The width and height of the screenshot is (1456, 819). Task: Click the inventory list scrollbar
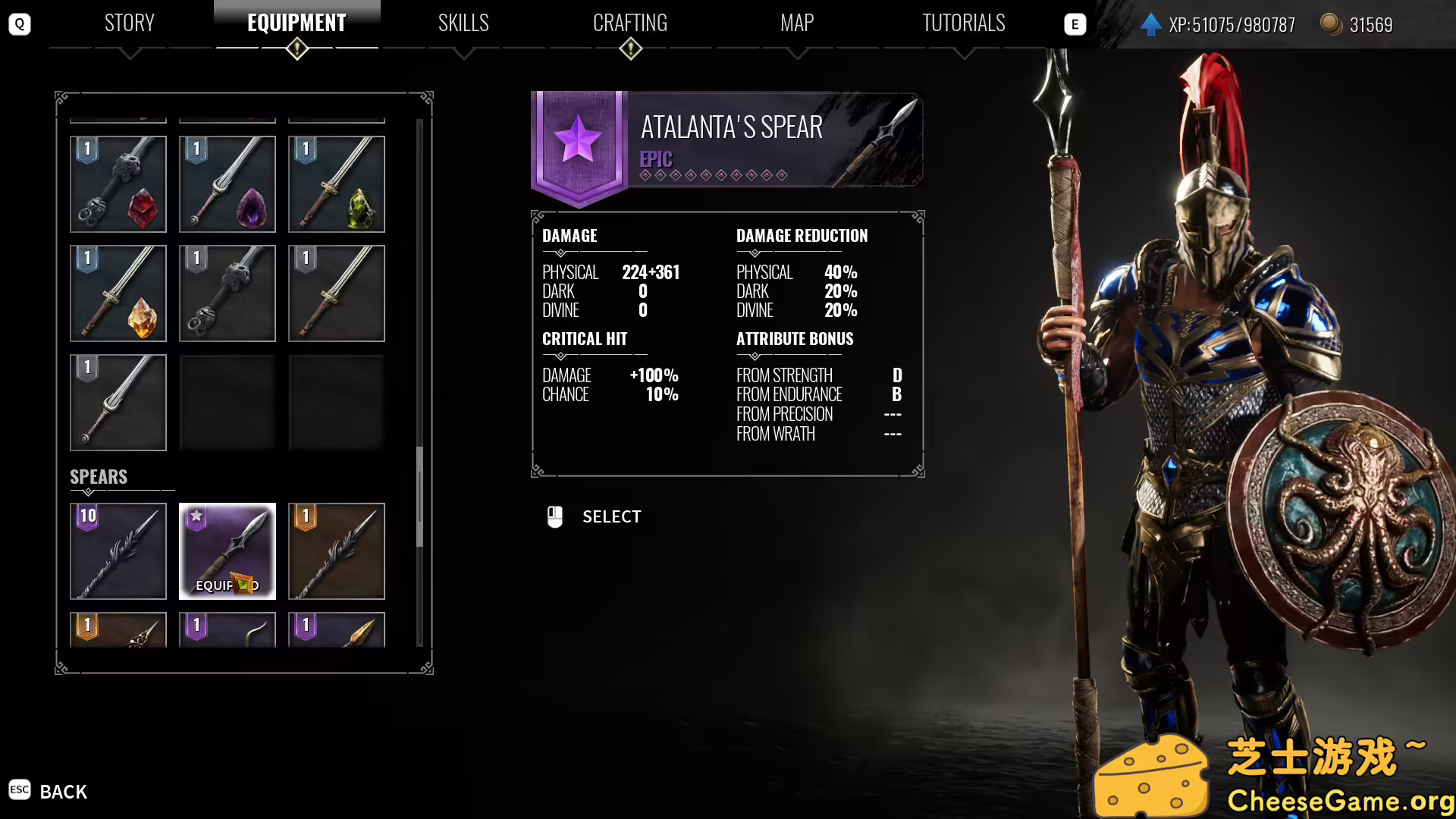click(419, 497)
